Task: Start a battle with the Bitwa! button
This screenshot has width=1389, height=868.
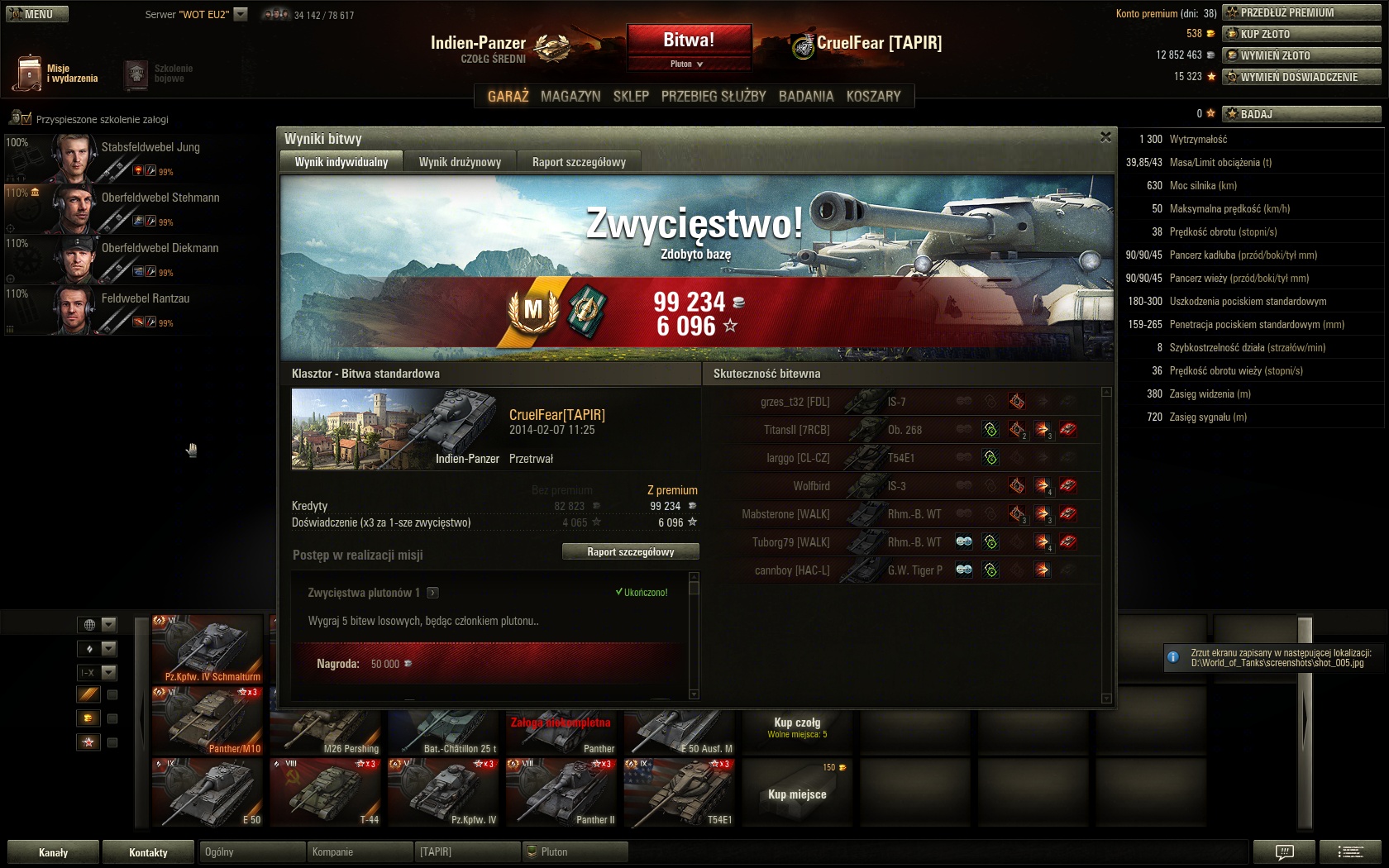Action: [689, 40]
